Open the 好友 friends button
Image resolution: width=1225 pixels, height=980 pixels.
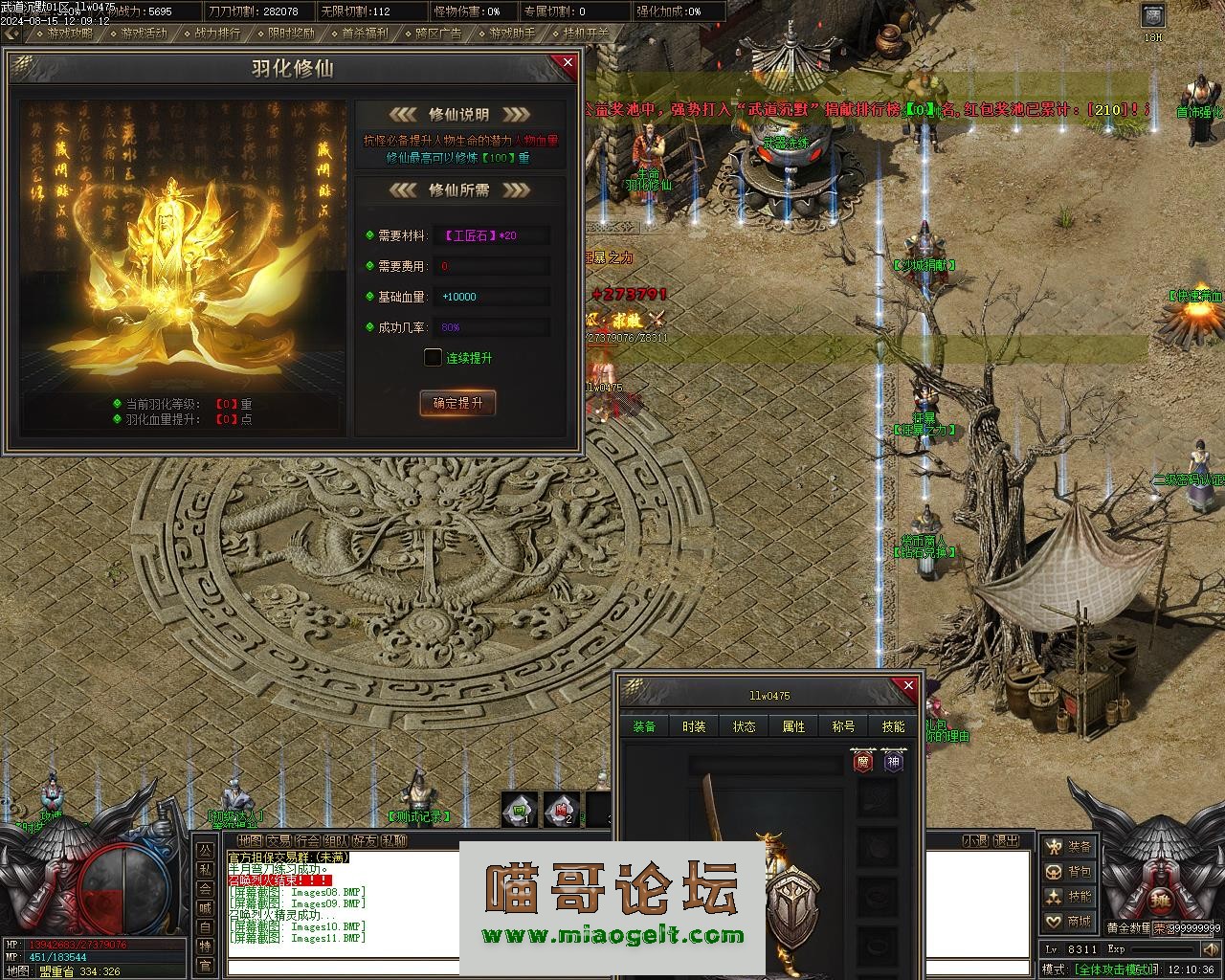[365, 840]
